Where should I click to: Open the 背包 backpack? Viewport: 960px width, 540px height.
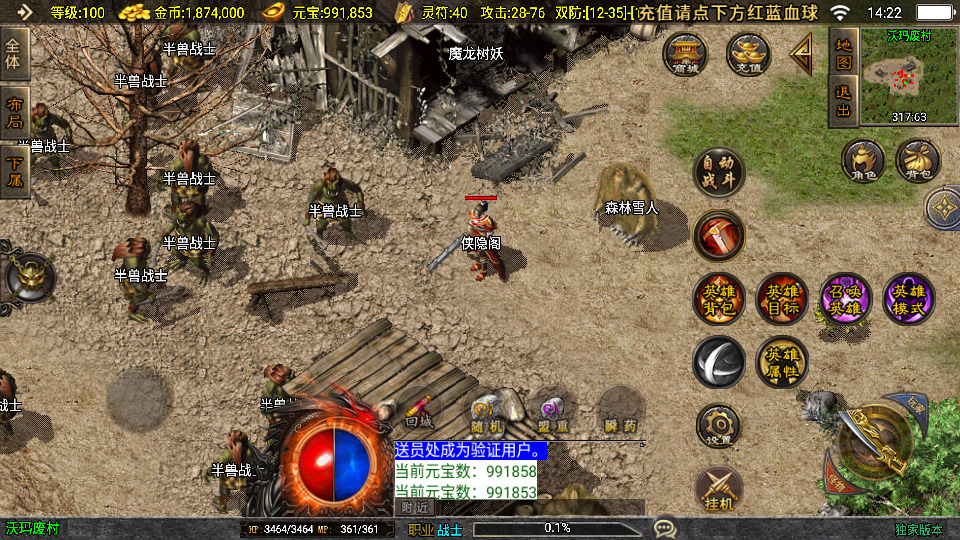coord(918,161)
